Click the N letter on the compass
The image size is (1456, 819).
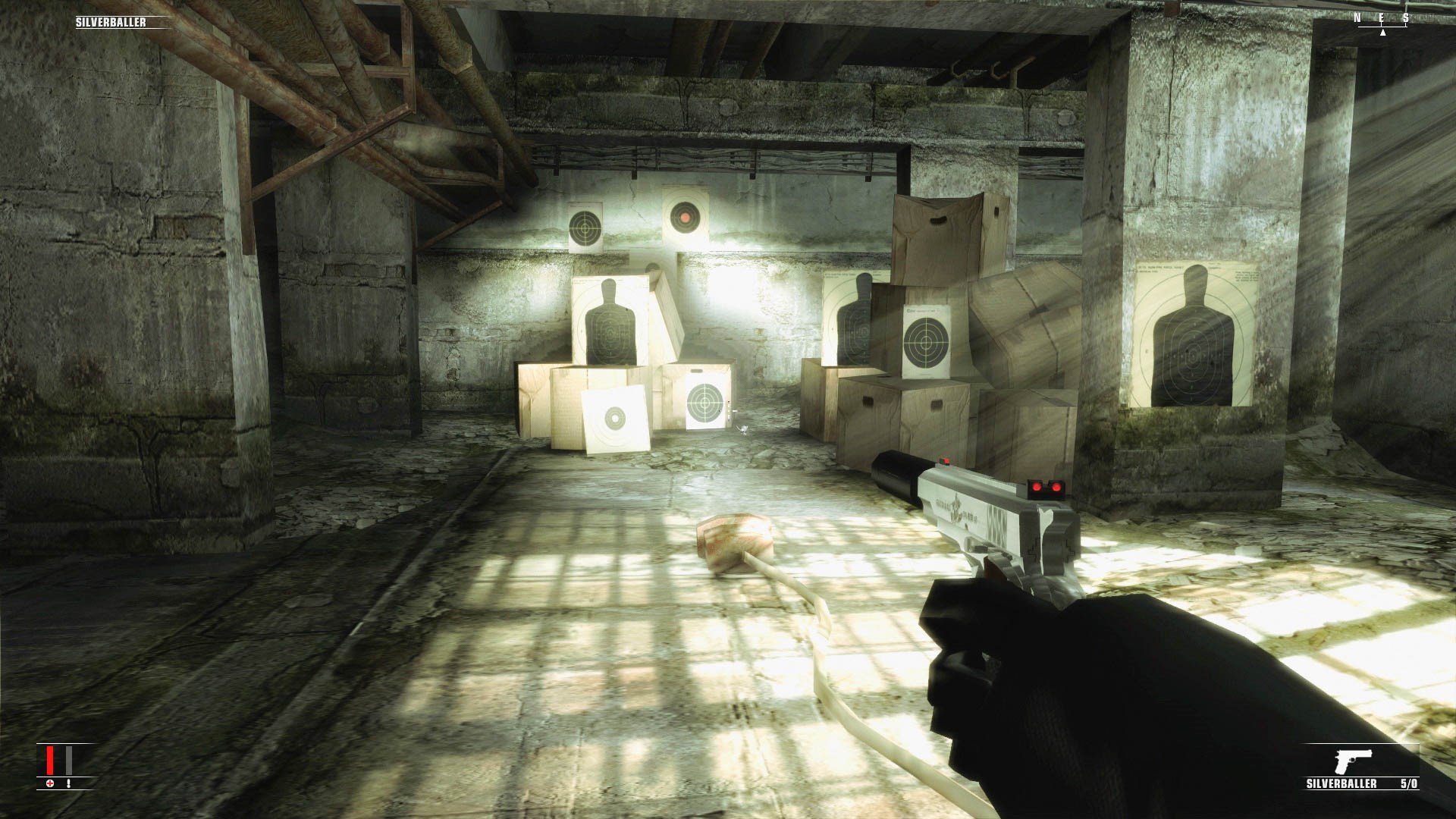click(x=1357, y=17)
